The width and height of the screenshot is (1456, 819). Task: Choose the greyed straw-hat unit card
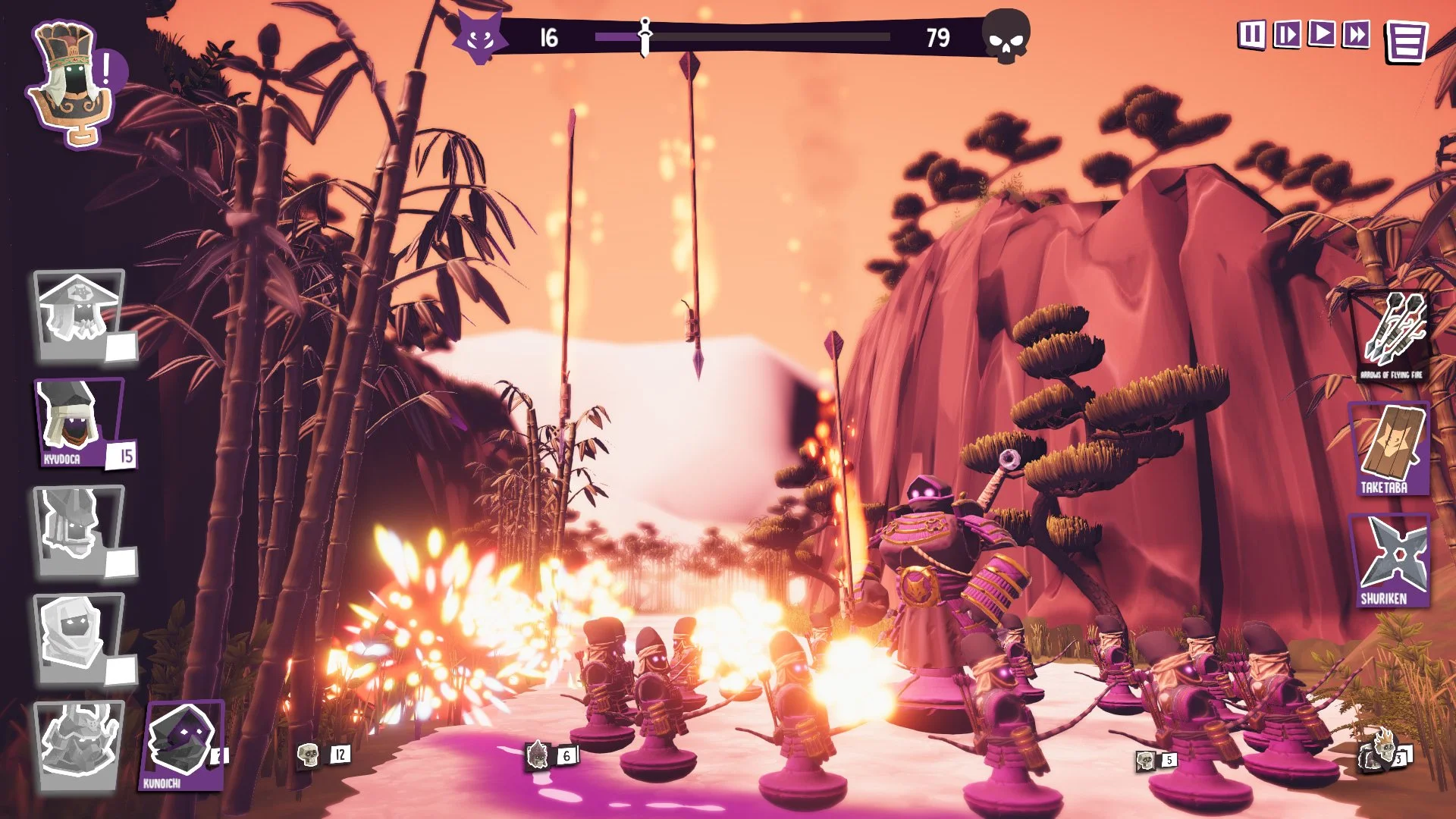(80, 315)
